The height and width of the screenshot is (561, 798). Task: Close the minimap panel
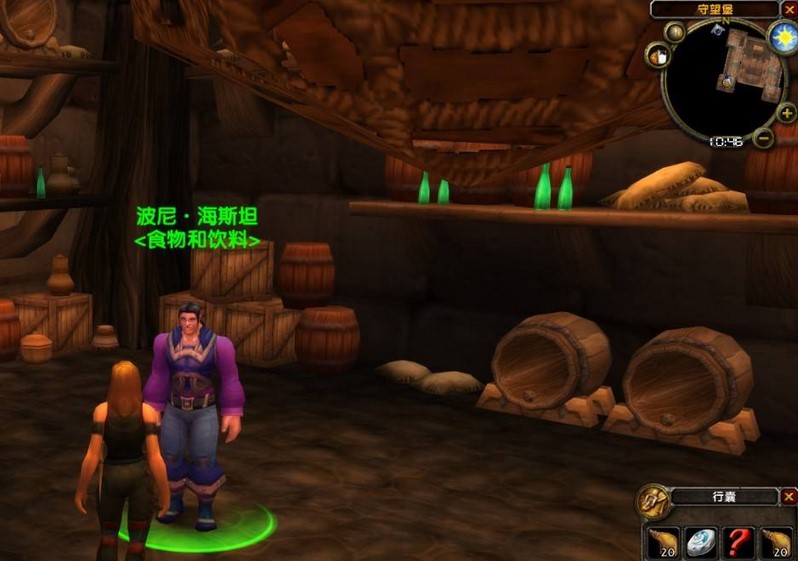tap(787, 9)
